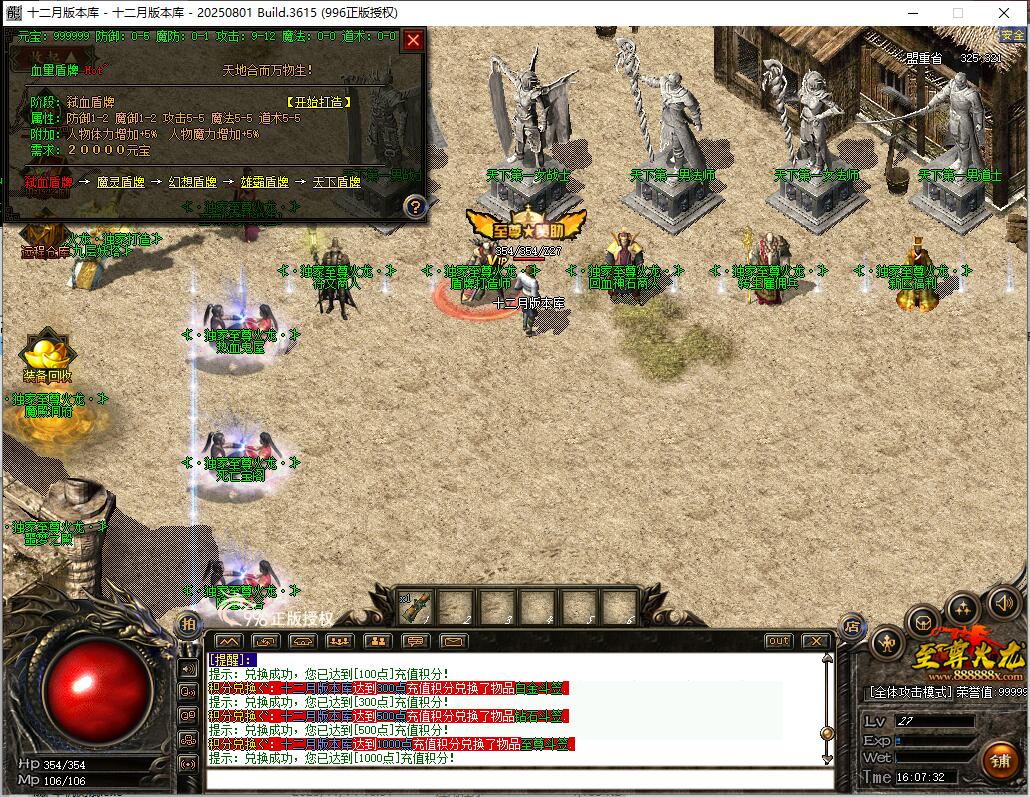The width and height of the screenshot is (1030, 797).
Task: Use the item in hotbar slot 1
Action: [416, 606]
